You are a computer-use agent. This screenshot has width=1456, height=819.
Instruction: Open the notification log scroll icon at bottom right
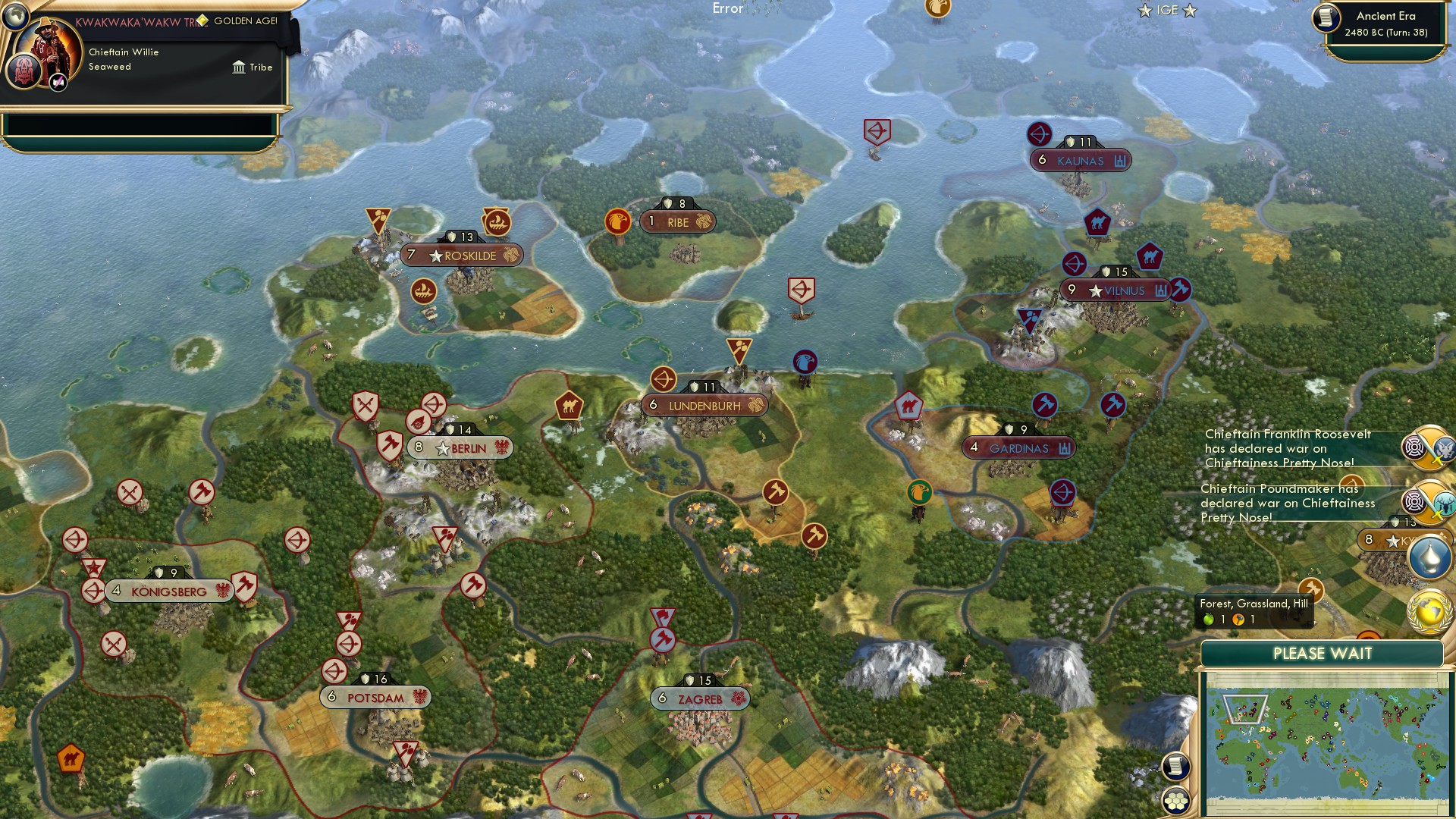click(1175, 766)
